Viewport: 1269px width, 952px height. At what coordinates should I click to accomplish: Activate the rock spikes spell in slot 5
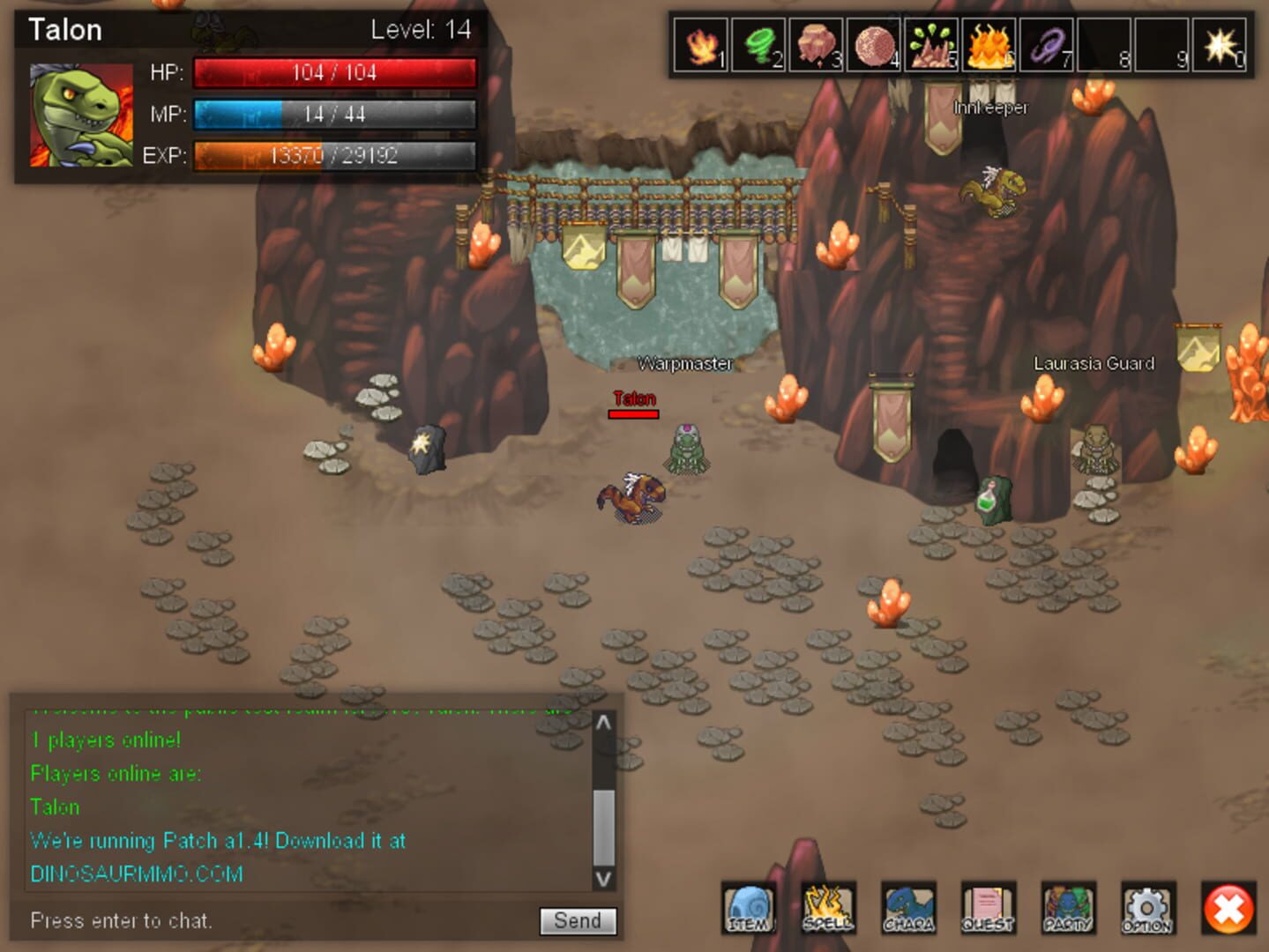coord(931,45)
